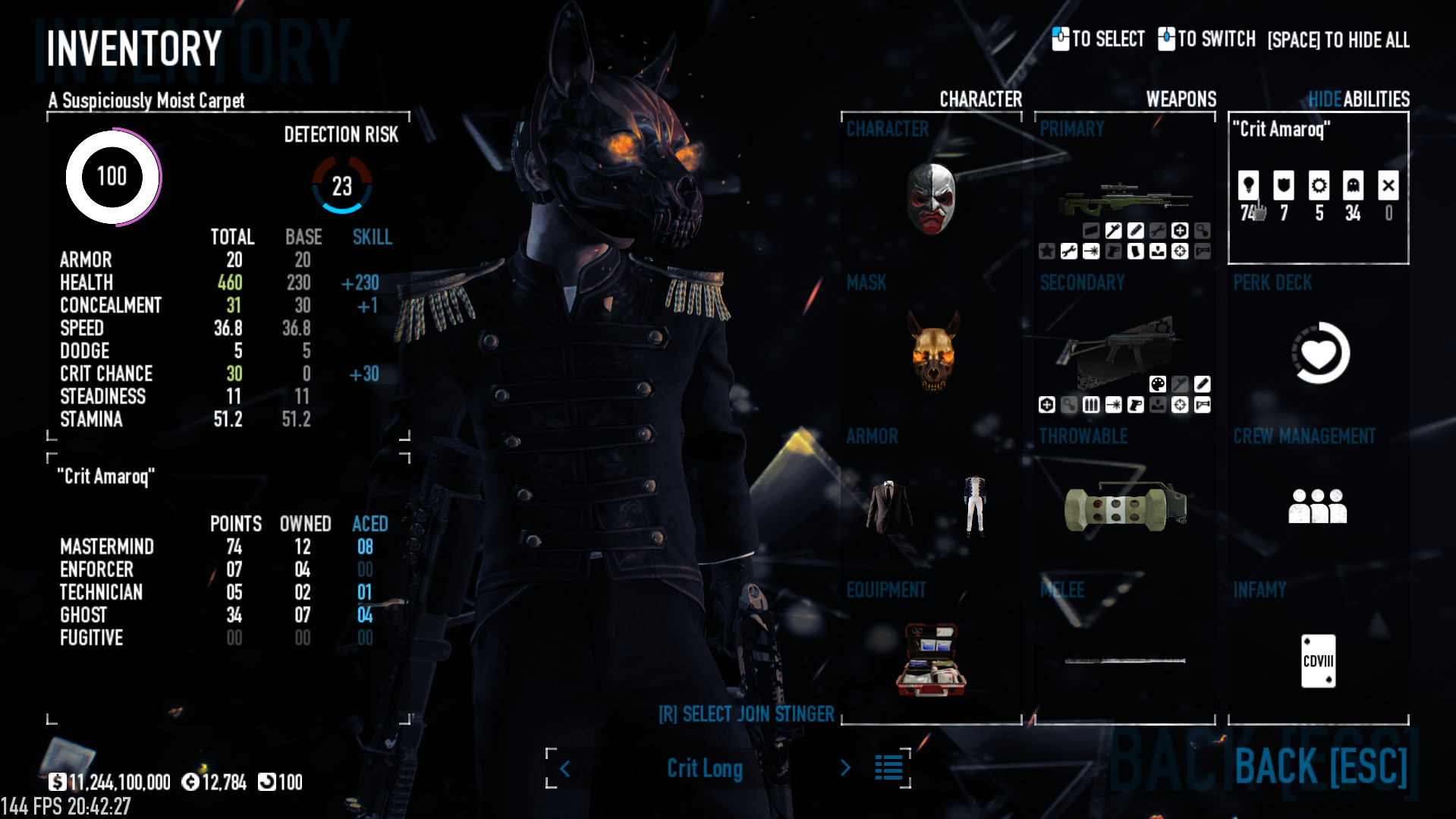Rename the Crit Long profile
Screen dimensions: 1456x819
pyautogui.click(x=705, y=768)
